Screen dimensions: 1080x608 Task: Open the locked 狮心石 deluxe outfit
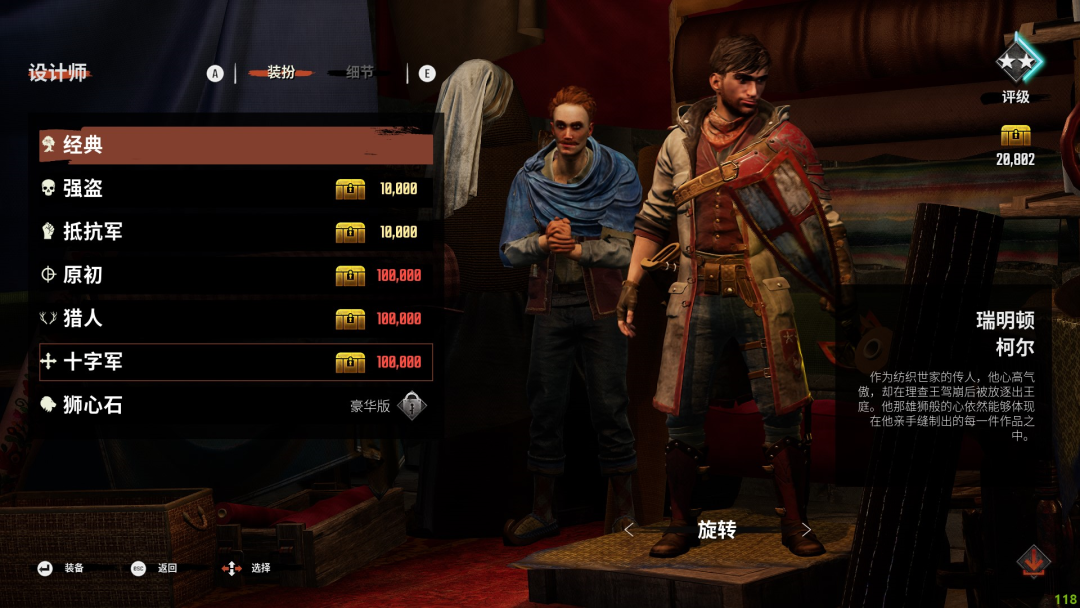pos(236,405)
